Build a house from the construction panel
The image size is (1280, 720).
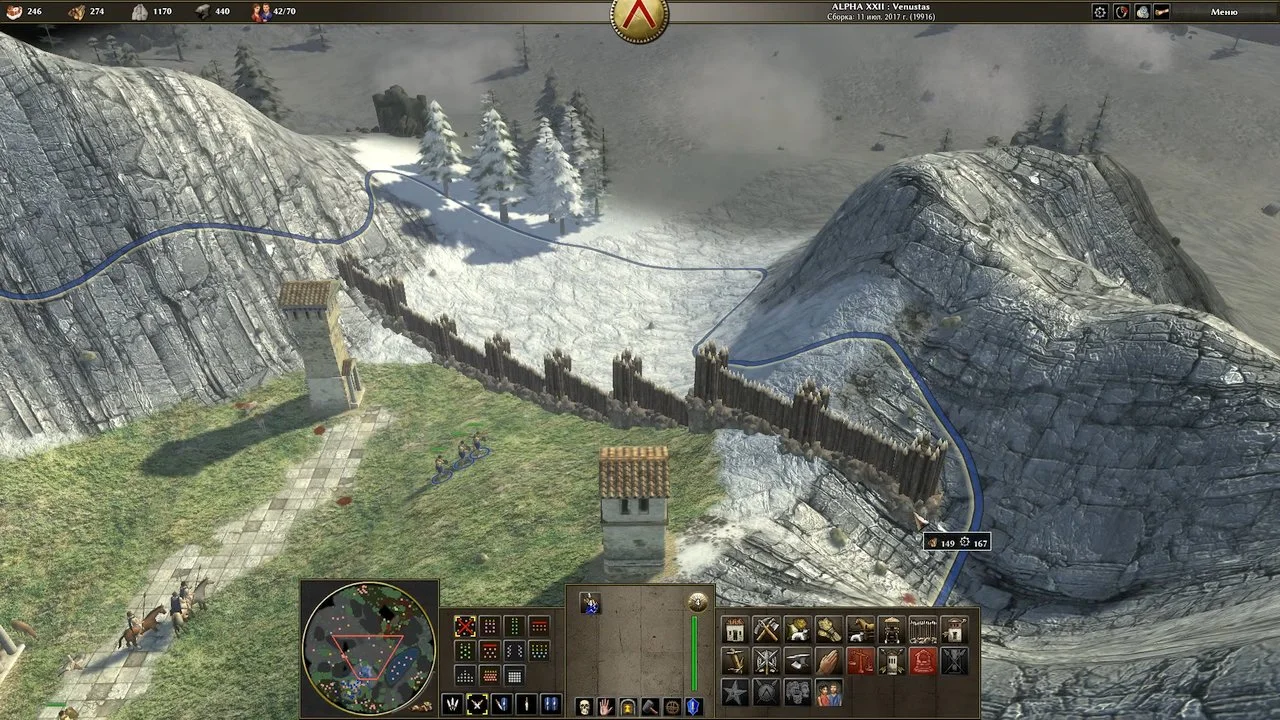(x=735, y=629)
